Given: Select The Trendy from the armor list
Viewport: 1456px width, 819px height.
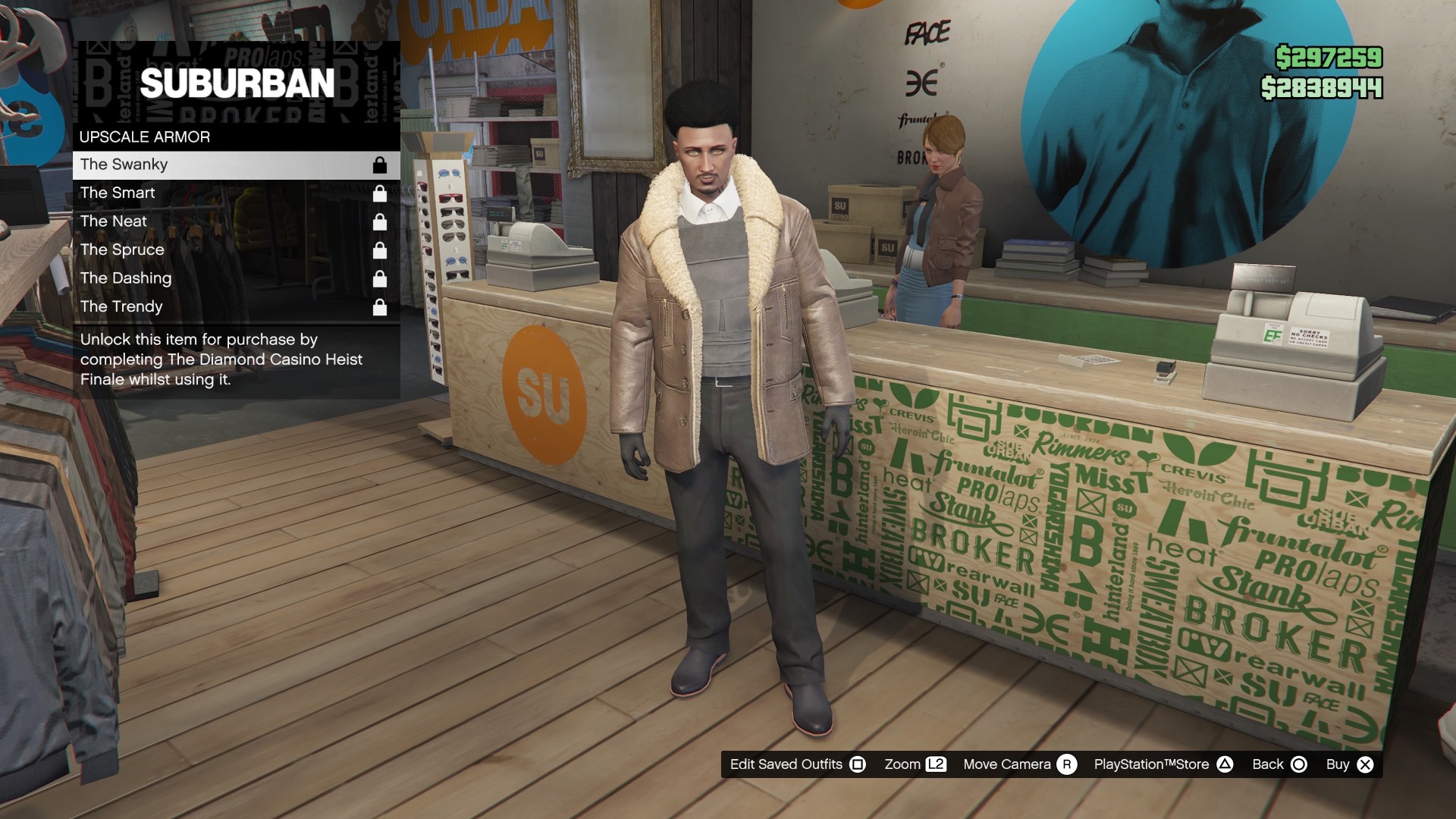Looking at the screenshot, I should 121,306.
